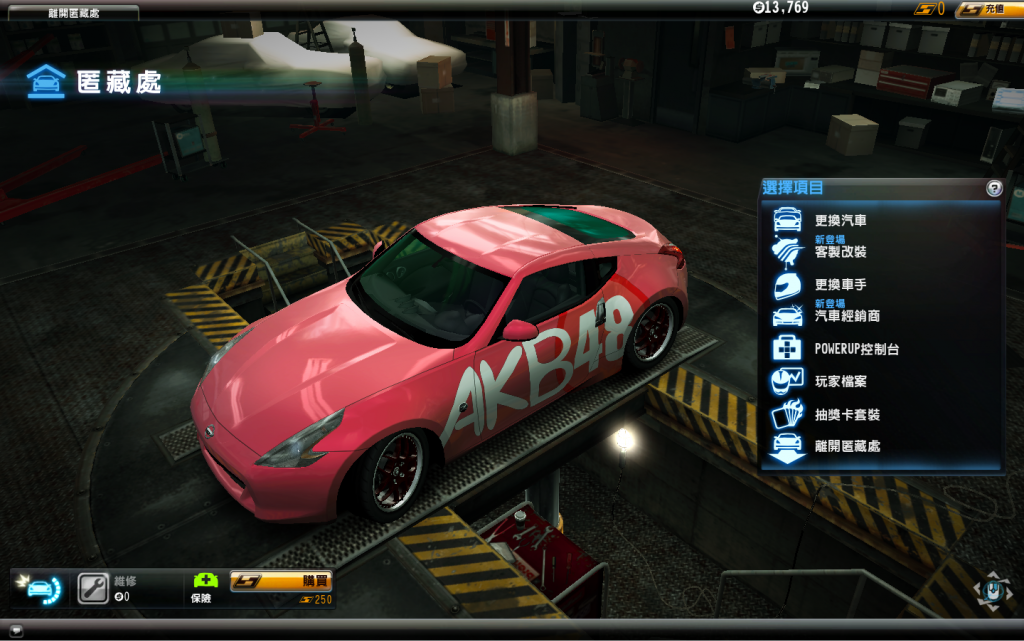This screenshot has height=641, width=1024.
Task: Click the car damage status icon
Action: (41, 588)
